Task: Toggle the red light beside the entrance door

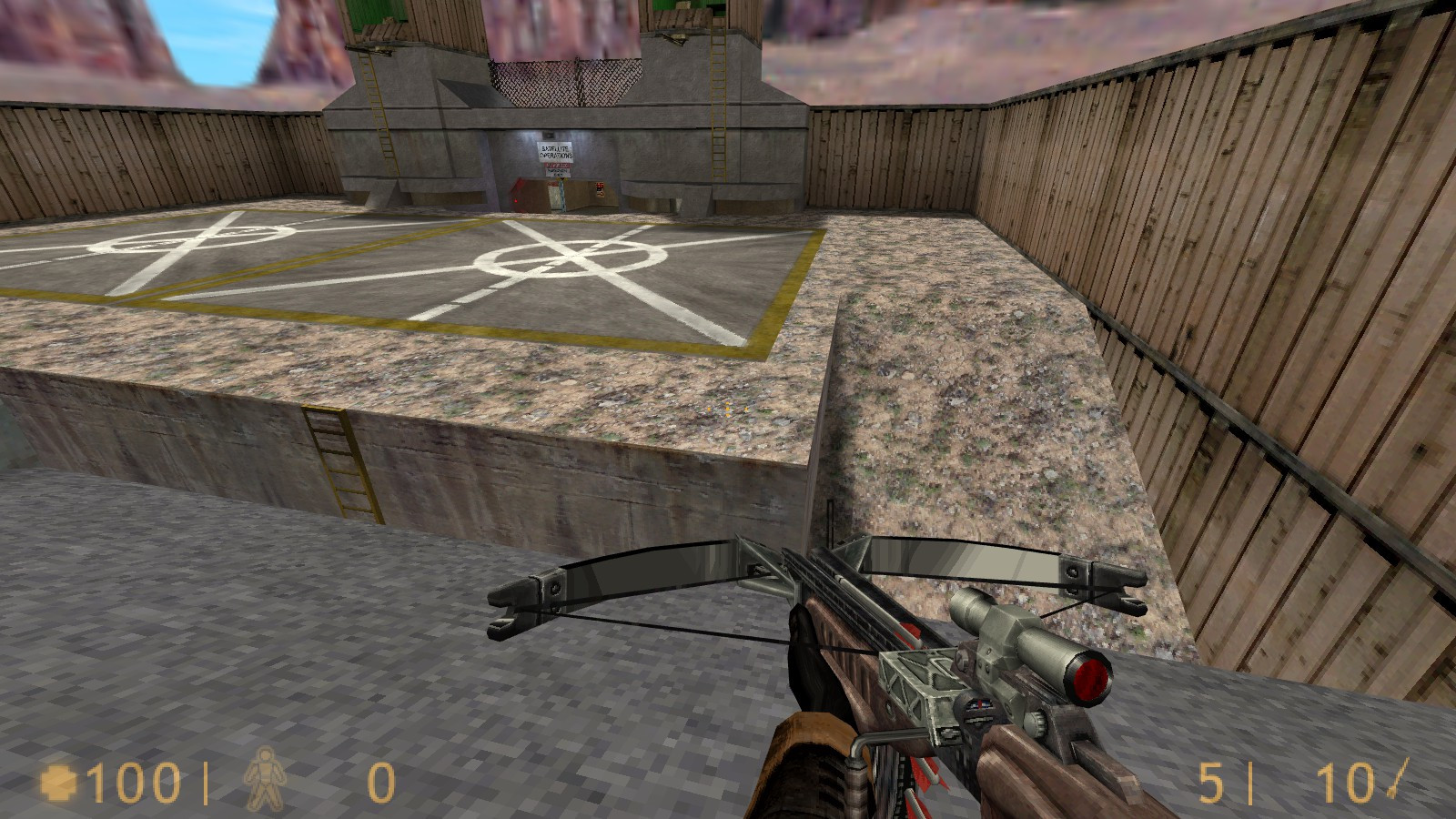Action: click(x=516, y=200)
